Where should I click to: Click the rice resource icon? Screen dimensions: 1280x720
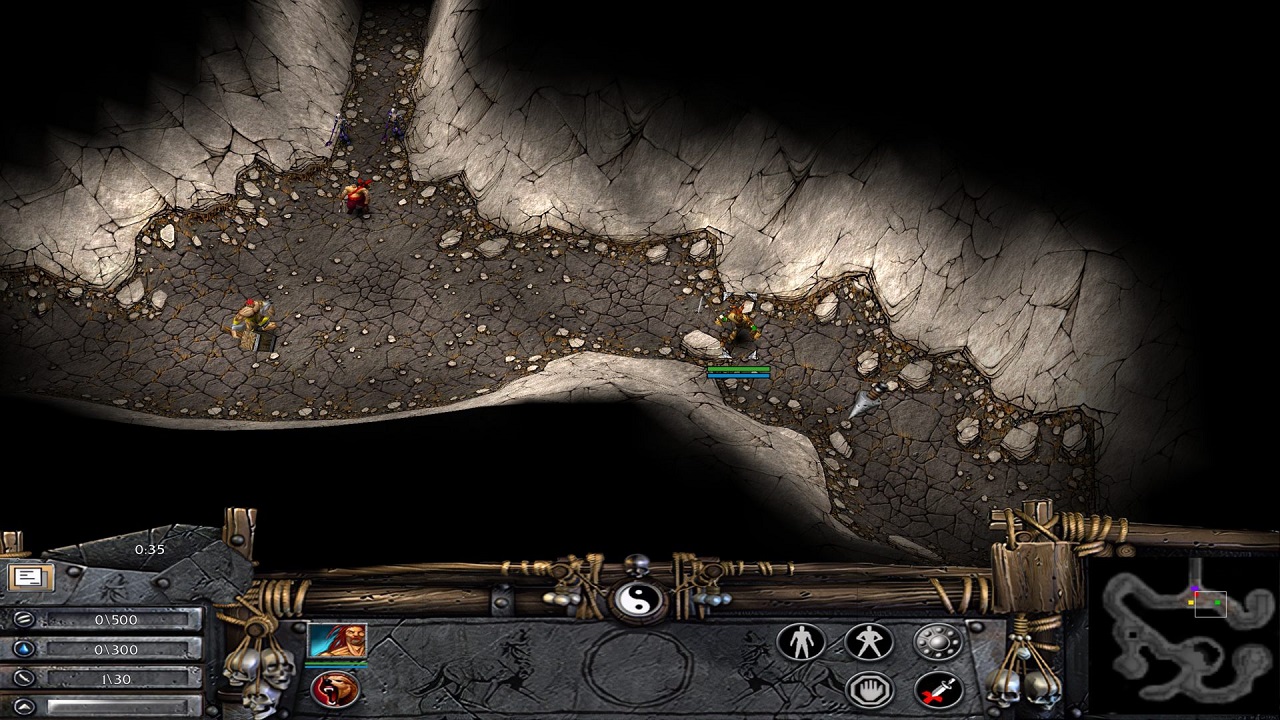pyautogui.click(x=22, y=620)
